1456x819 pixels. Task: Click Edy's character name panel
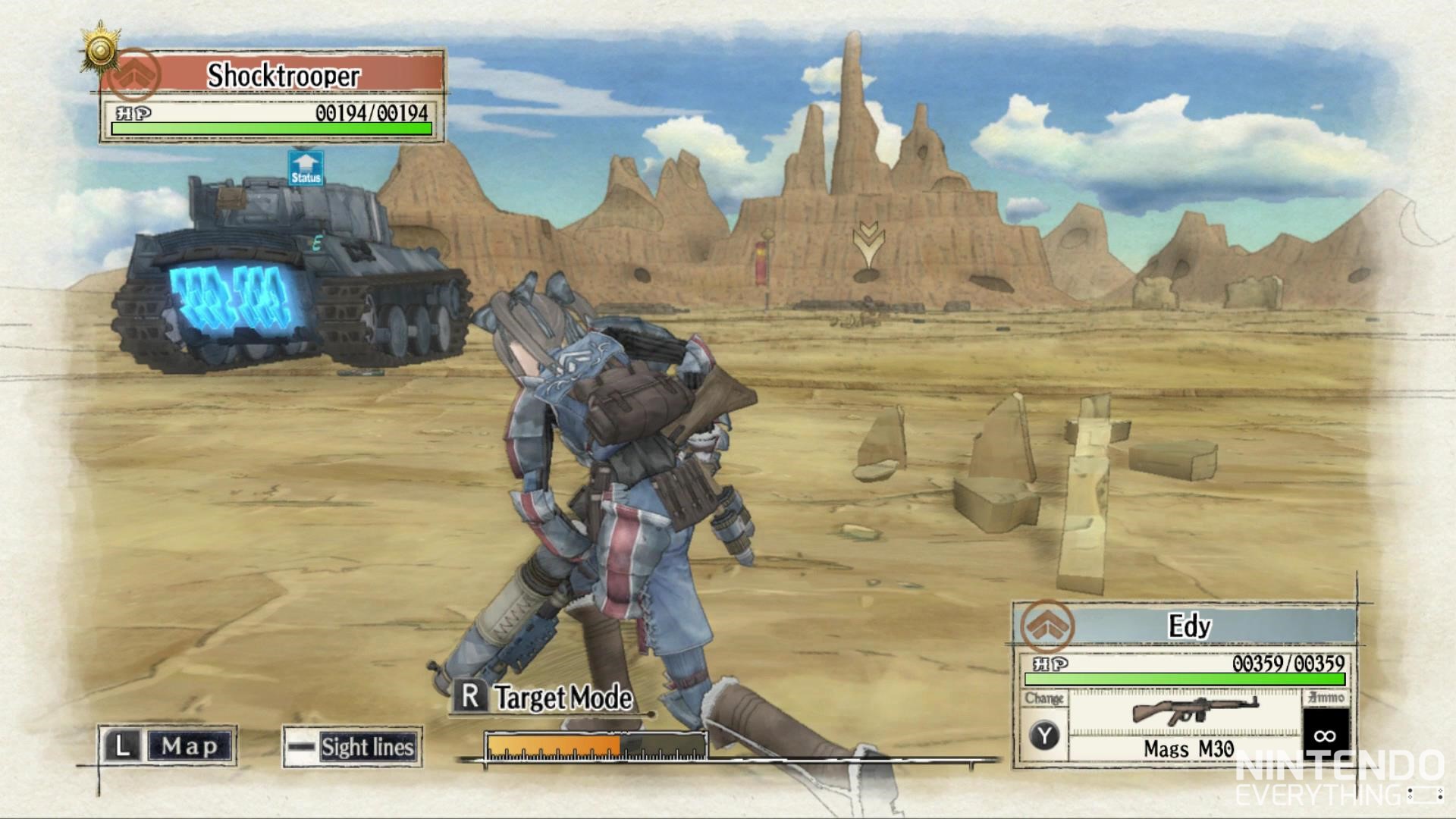tap(1188, 626)
